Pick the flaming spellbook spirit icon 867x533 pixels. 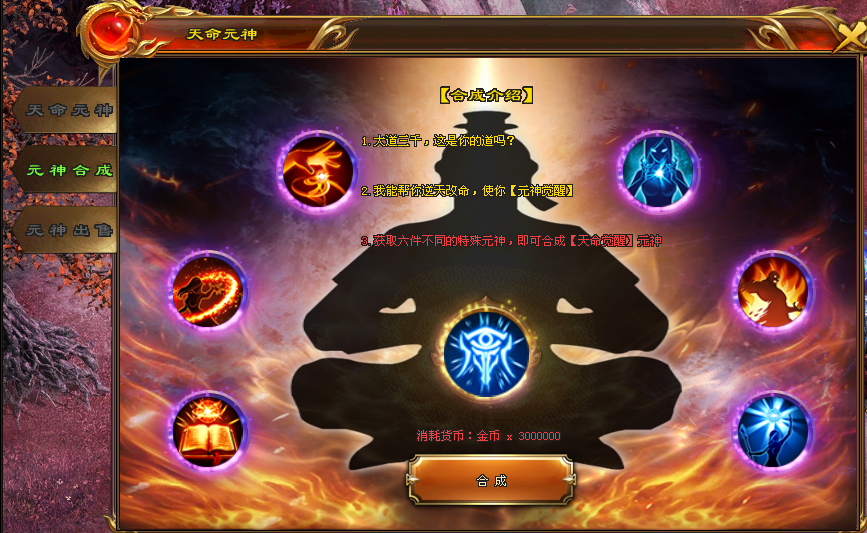click(x=208, y=431)
